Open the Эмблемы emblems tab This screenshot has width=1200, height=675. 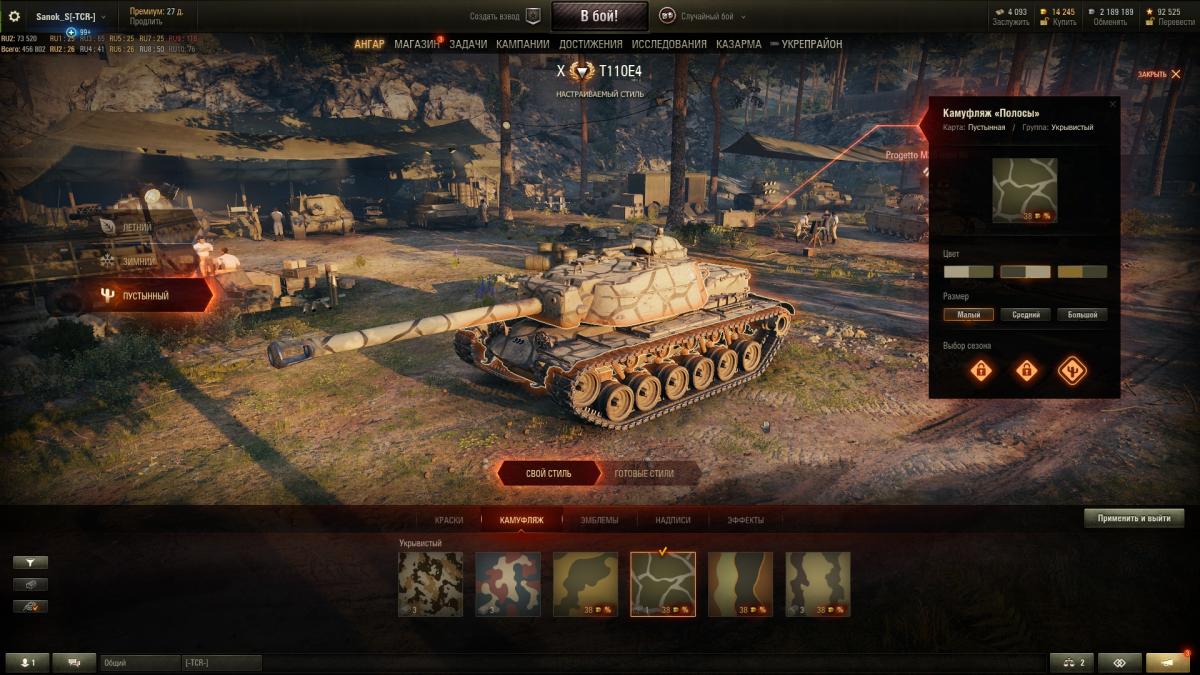click(x=599, y=520)
